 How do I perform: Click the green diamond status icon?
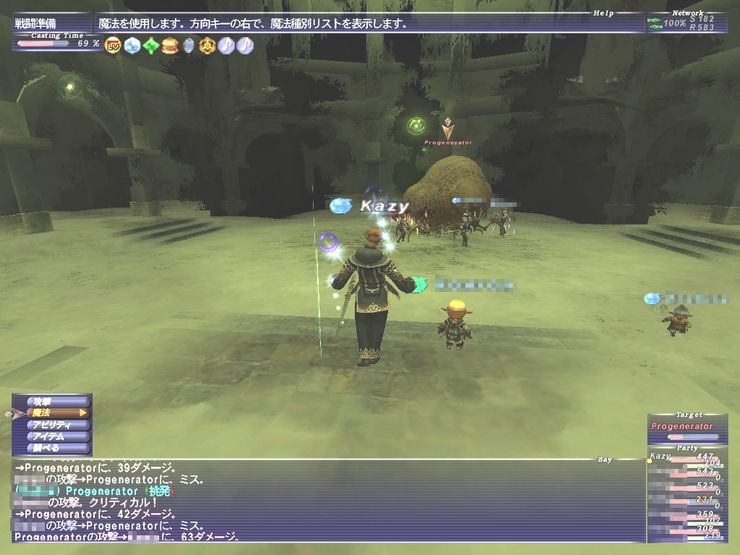click(151, 45)
